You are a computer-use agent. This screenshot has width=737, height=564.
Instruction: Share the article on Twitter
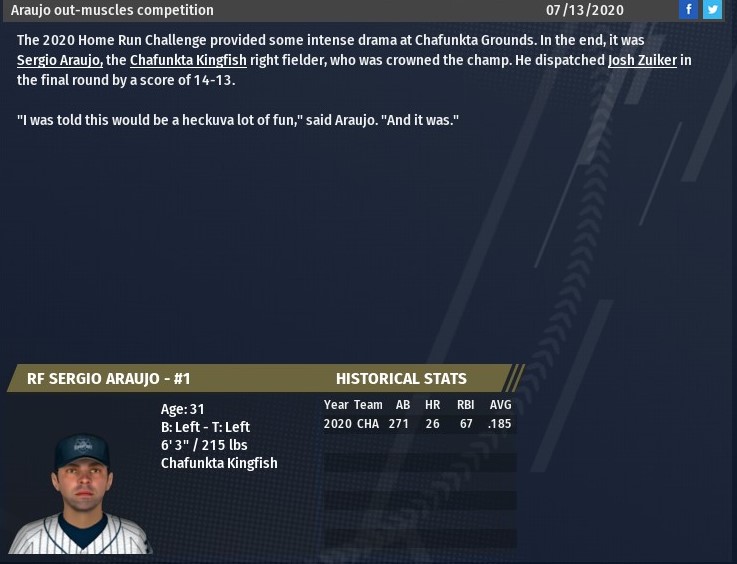tap(712, 10)
